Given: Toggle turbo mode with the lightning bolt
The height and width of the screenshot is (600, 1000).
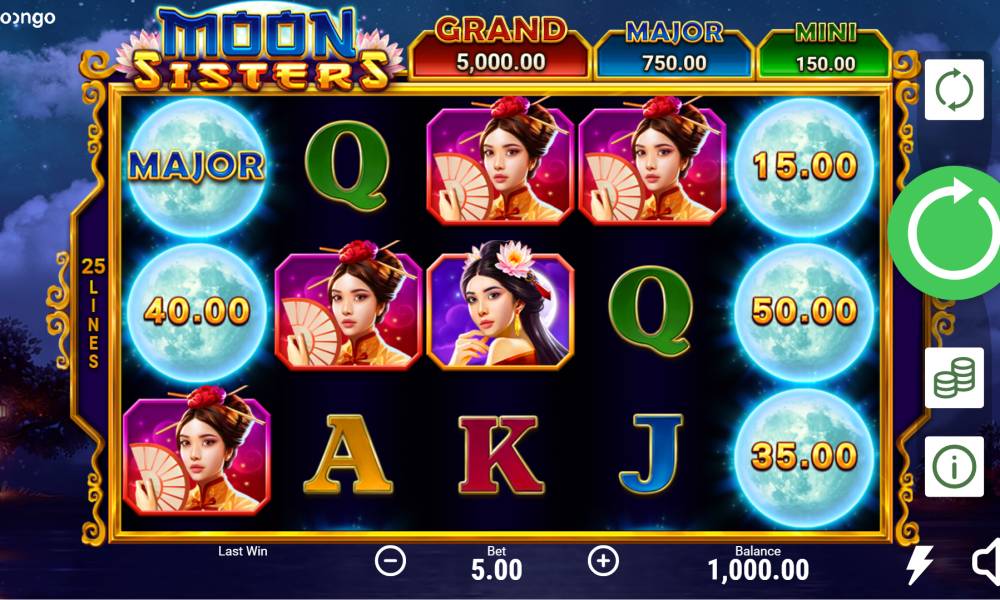Looking at the screenshot, I should [919, 565].
